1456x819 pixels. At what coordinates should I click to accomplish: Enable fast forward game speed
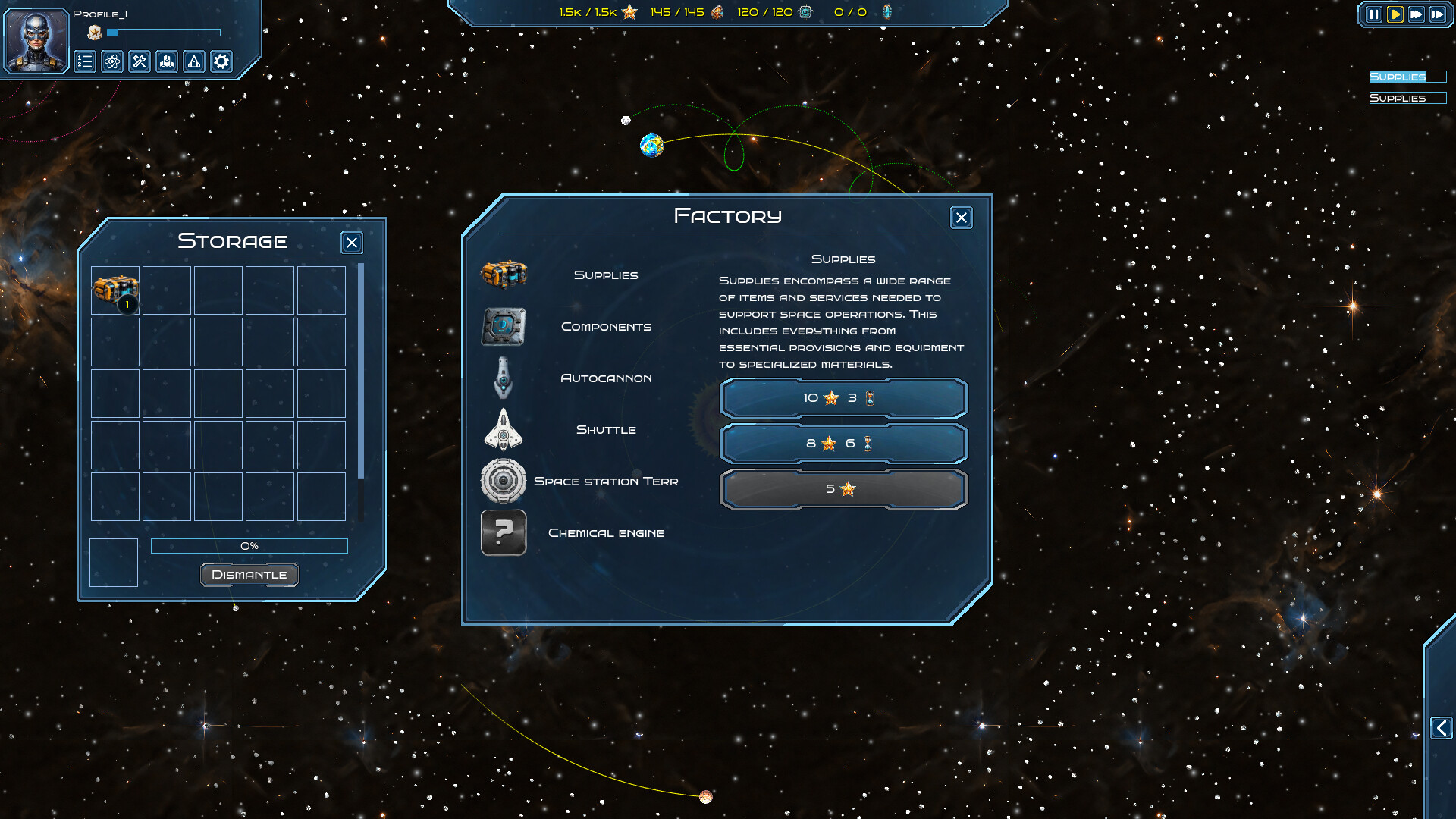[x=1415, y=13]
